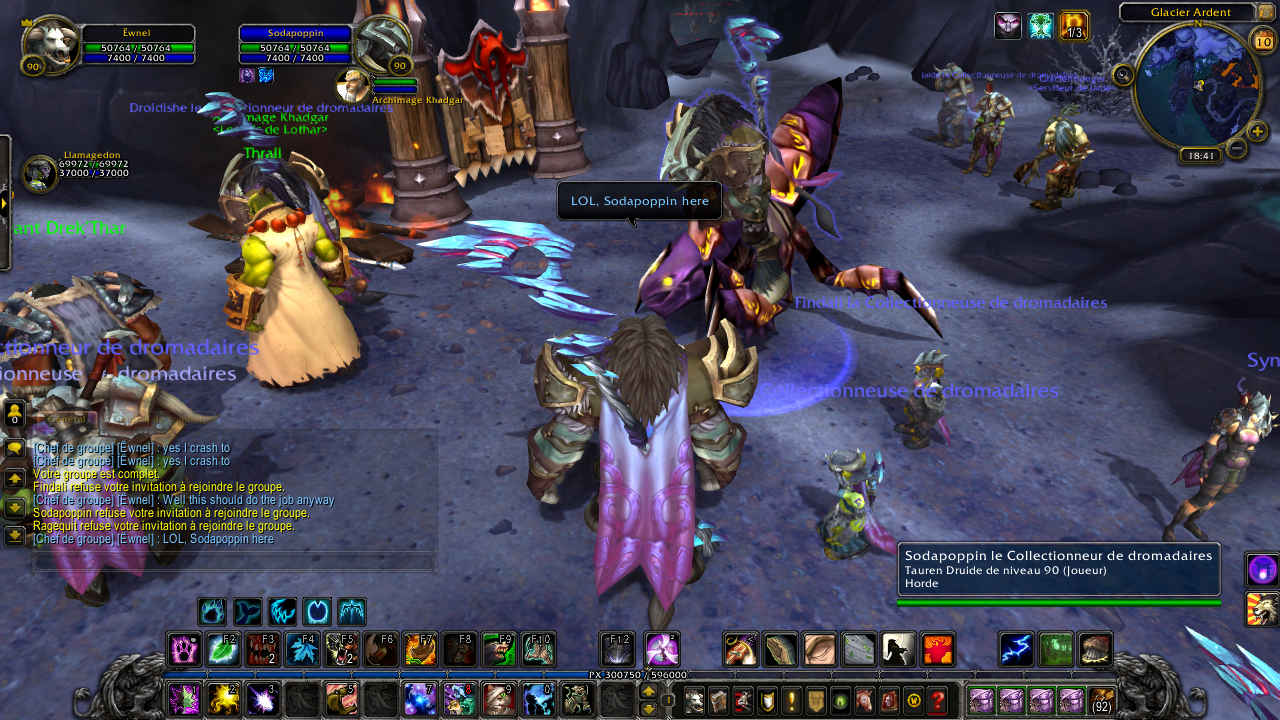Select the Sodapoppin target portrait
The height and width of the screenshot is (720, 1280).
(383, 44)
